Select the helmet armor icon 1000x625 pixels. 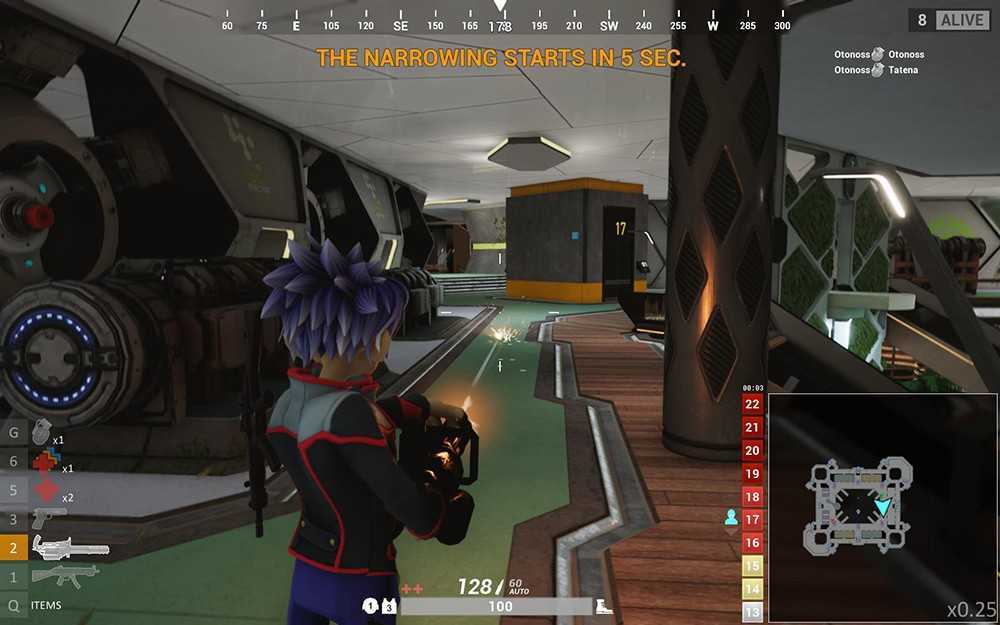(x=370, y=606)
